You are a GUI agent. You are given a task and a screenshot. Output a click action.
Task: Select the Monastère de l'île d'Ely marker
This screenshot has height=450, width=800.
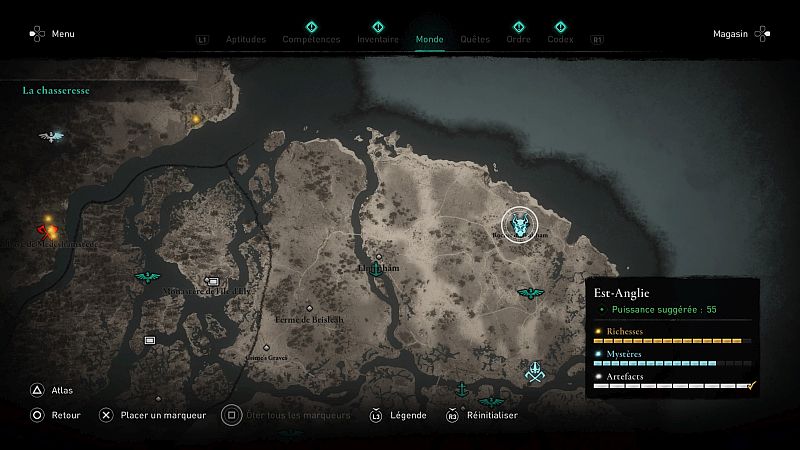click(x=212, y=282)
